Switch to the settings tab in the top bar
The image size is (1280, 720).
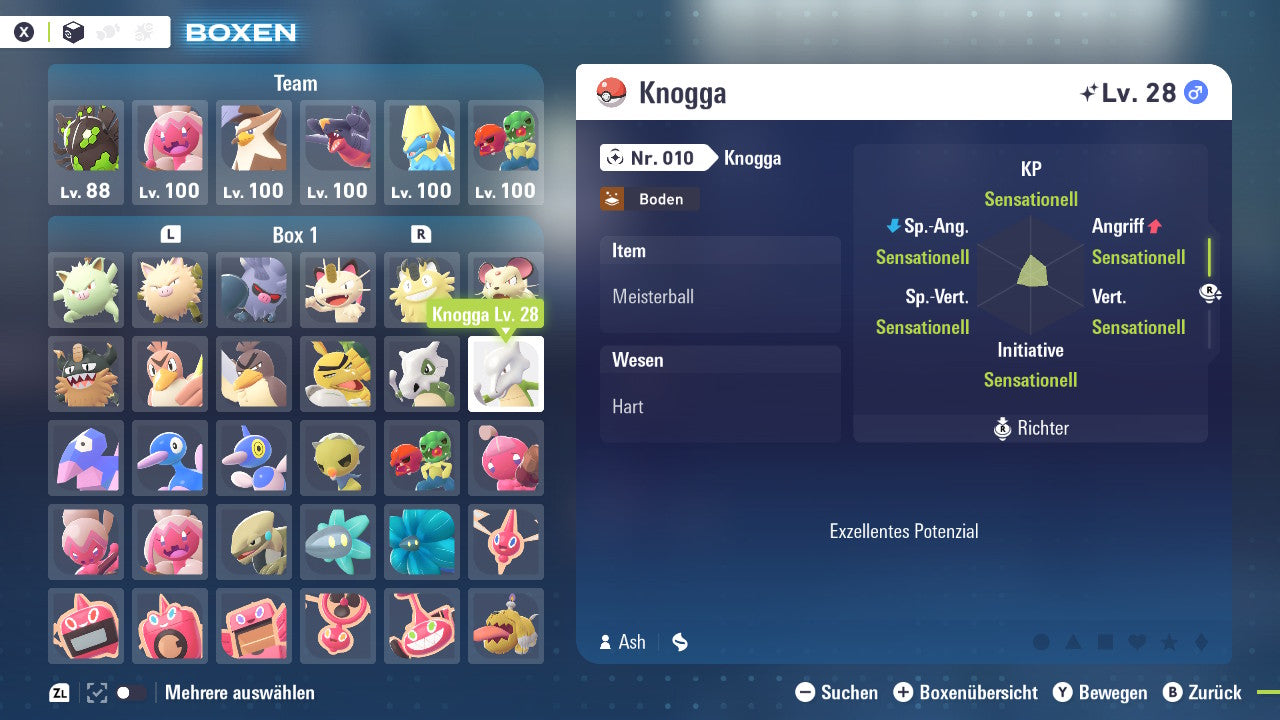pos(143,31)
